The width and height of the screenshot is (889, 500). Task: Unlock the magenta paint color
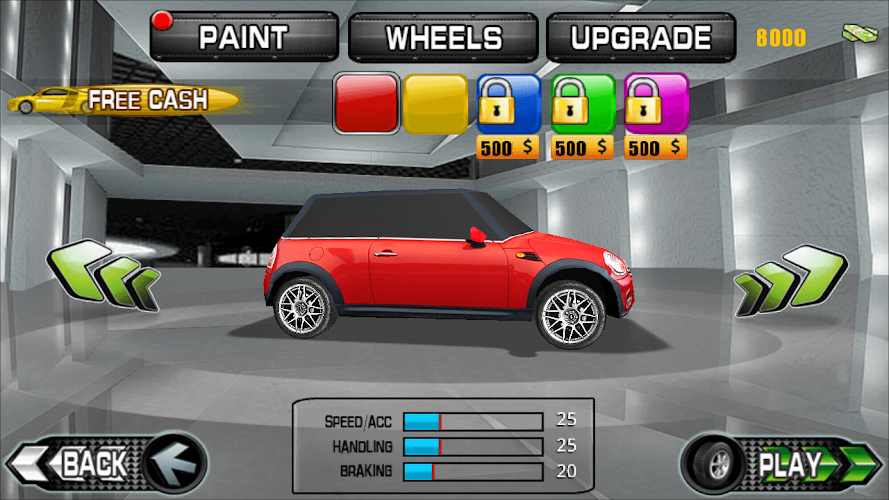(x=656, y=105)
